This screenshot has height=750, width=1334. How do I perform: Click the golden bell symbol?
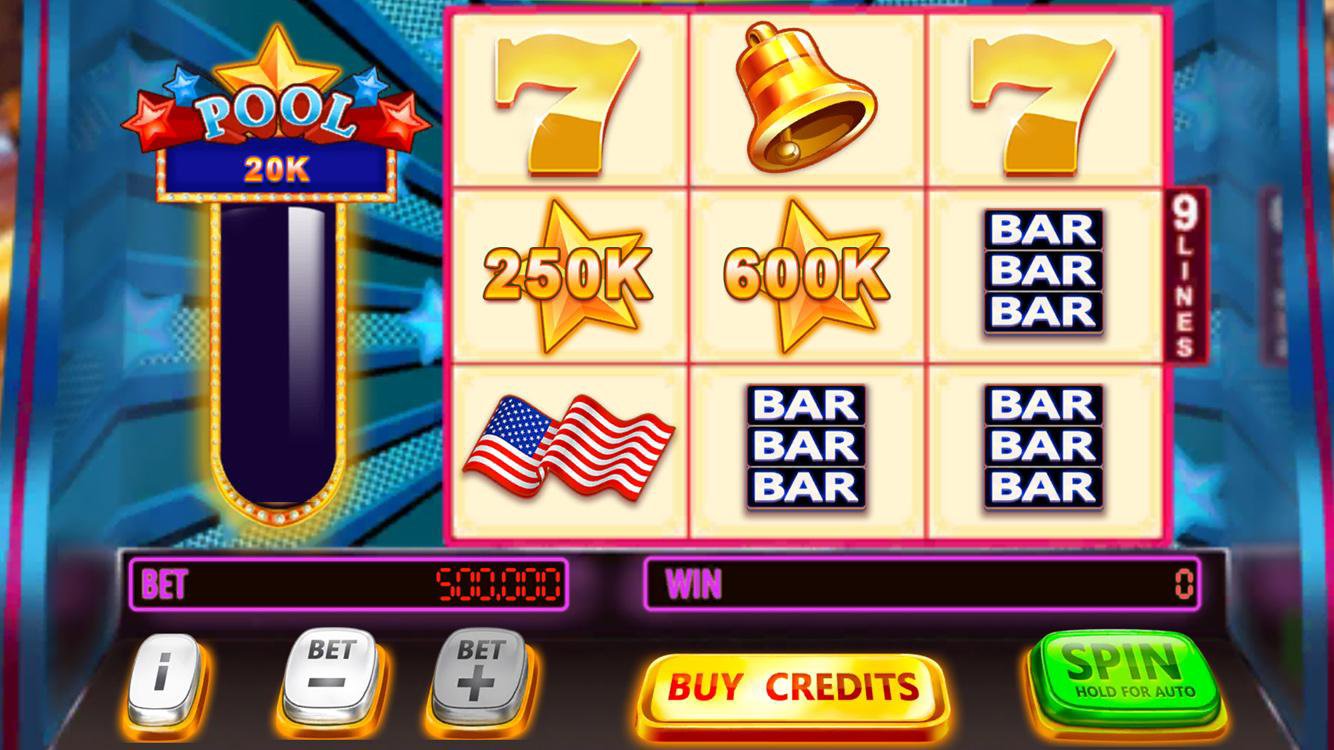806,95
